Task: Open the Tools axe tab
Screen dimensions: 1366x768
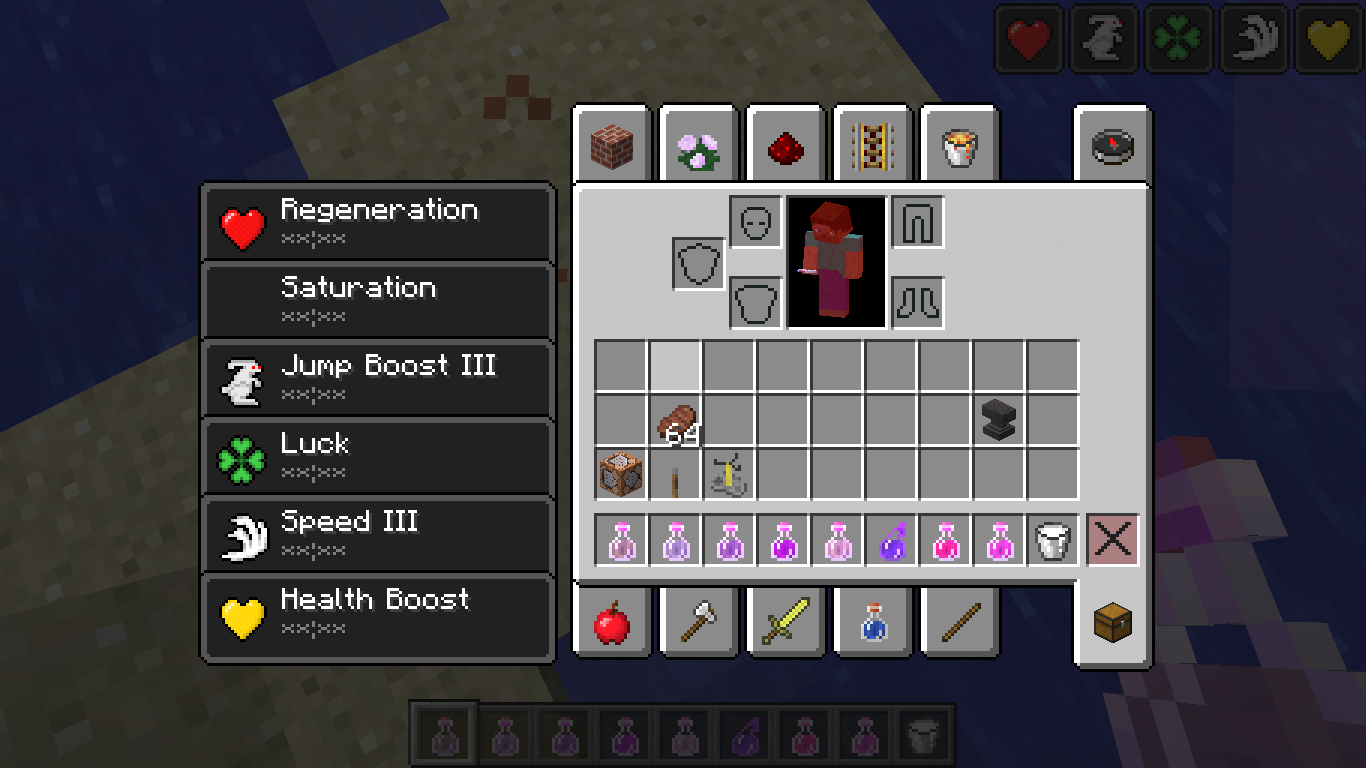Action: click(698, 624)
